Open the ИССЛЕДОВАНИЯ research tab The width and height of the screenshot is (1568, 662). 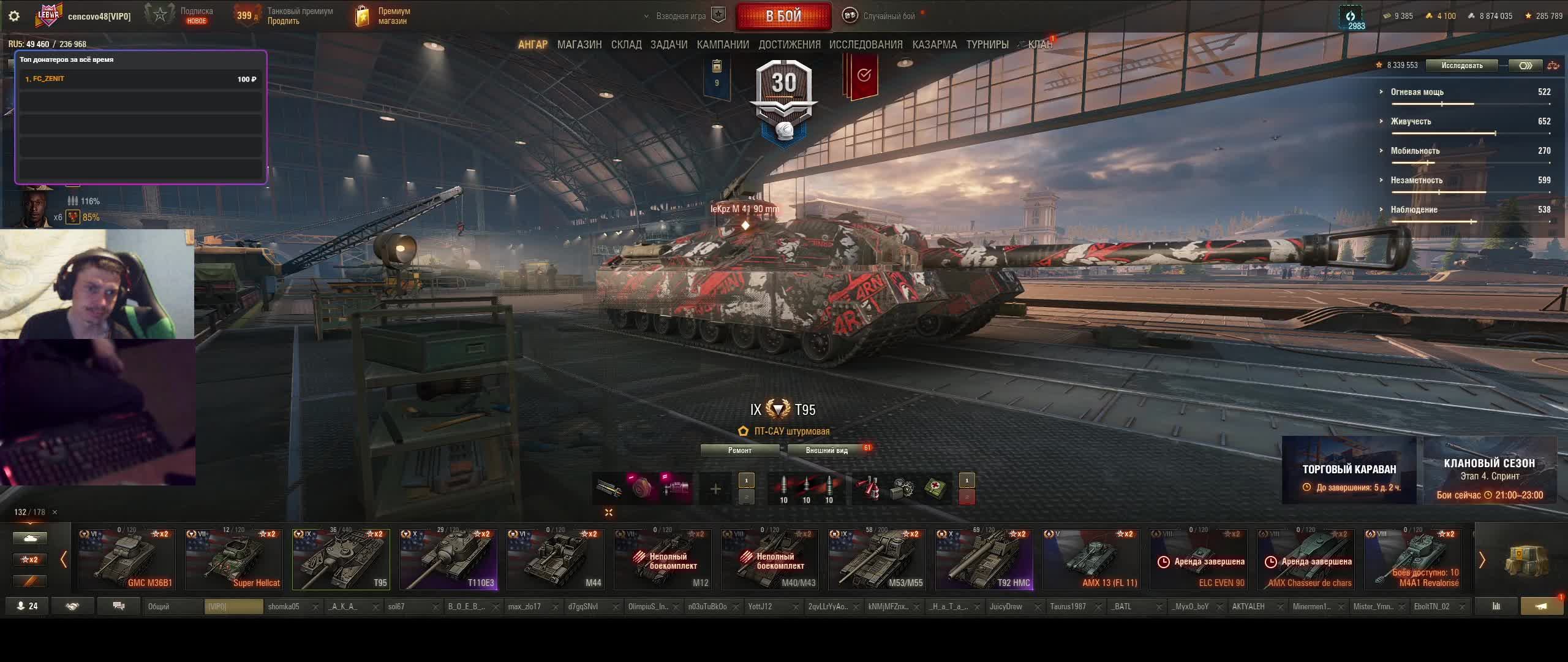[865, 45]
